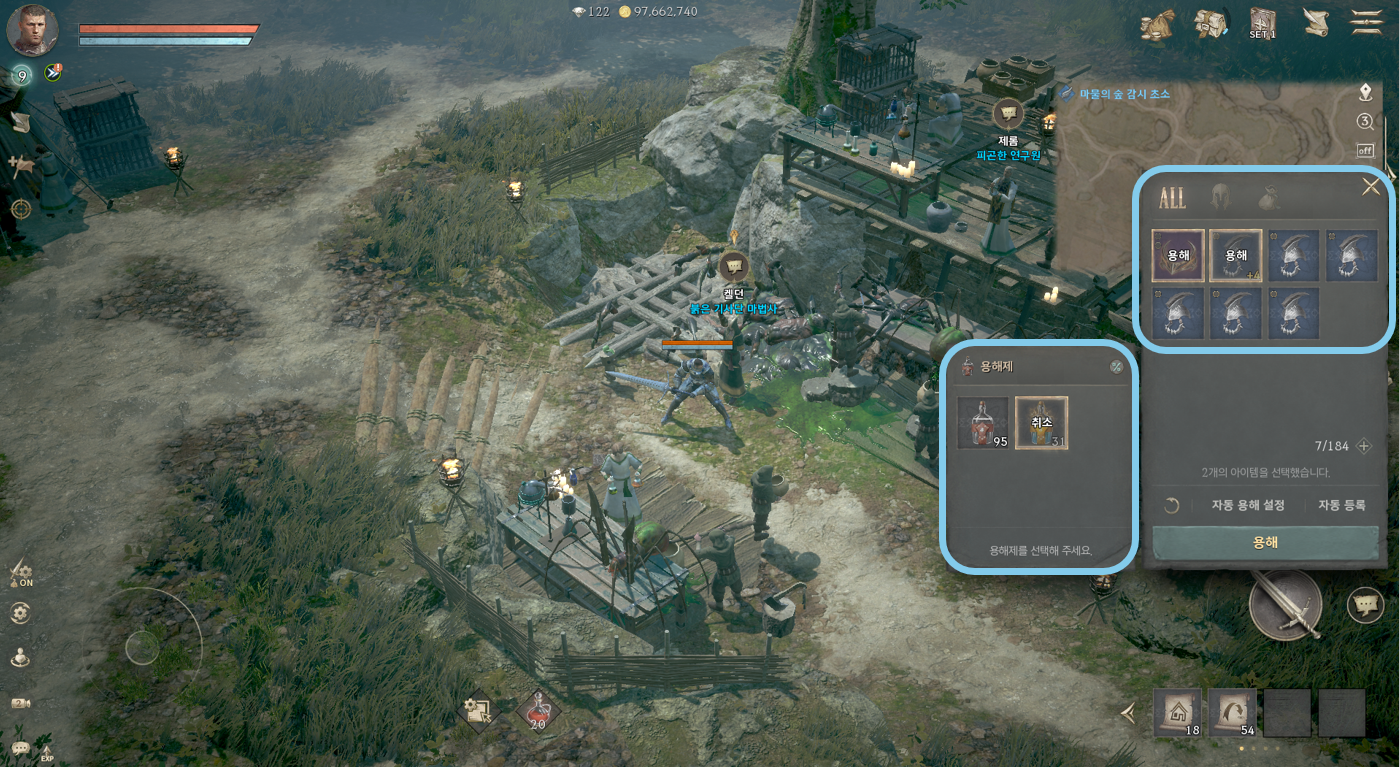Image resolution: width=1400 pixels, height=767 pixels.
Task: Open the SET 1 equipment preset
Action: (1263, 23)
